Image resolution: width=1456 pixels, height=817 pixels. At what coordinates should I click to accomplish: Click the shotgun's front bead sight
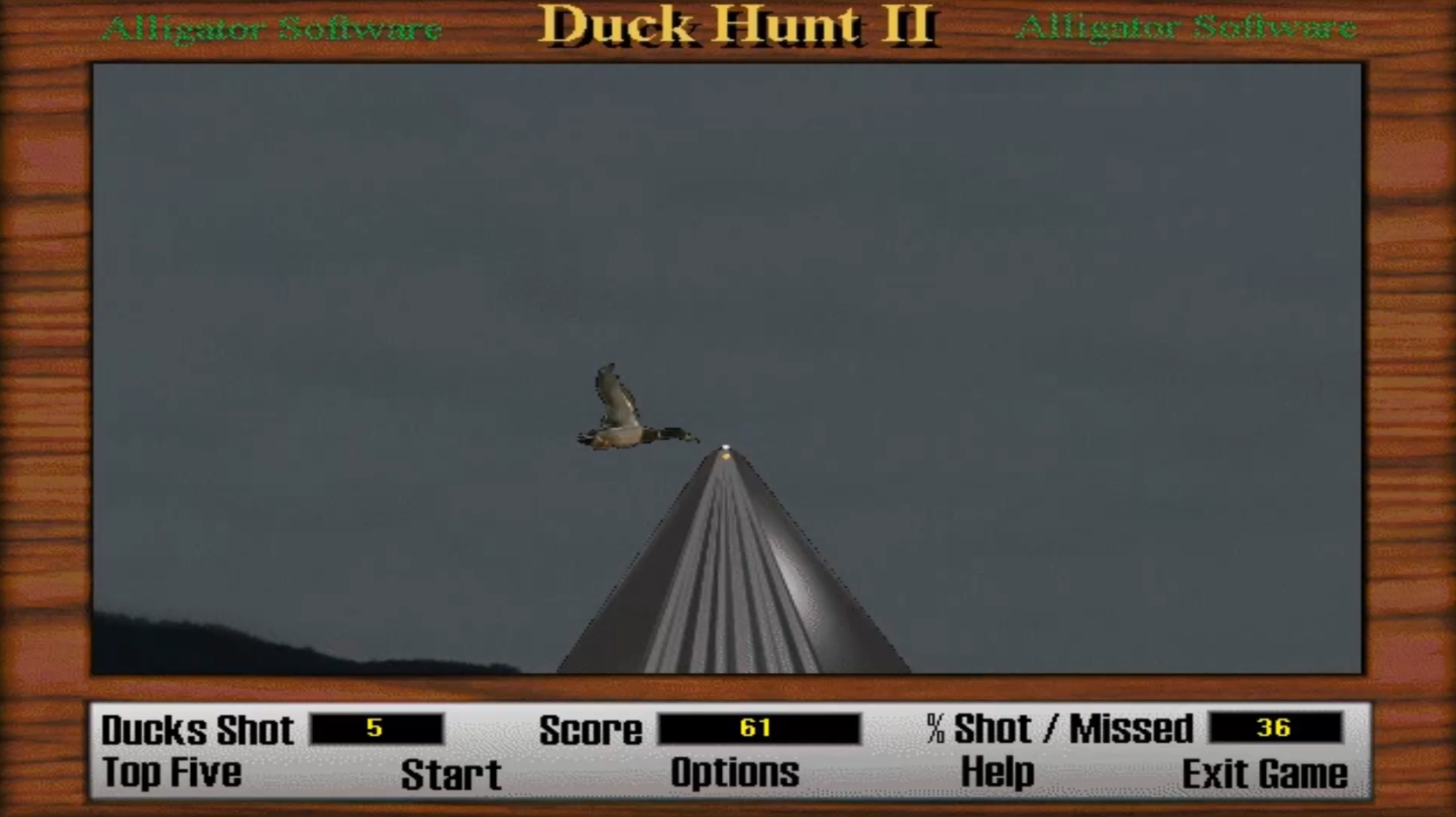click(x=726, y=446)
